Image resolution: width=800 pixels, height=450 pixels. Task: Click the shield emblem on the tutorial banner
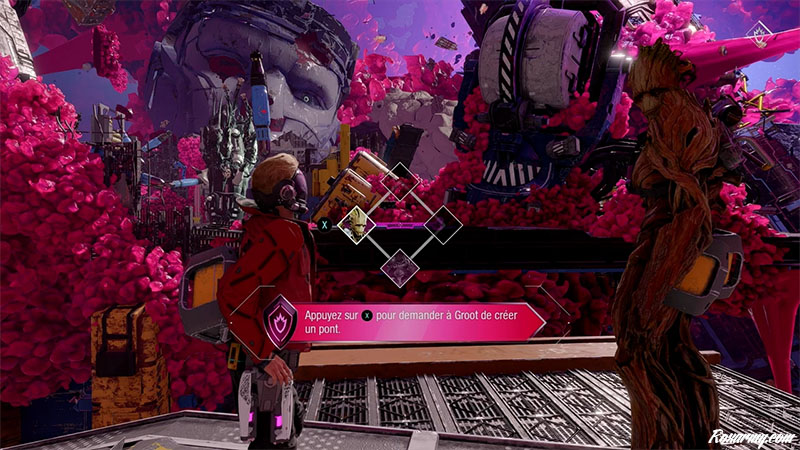[x=277, y=320]
